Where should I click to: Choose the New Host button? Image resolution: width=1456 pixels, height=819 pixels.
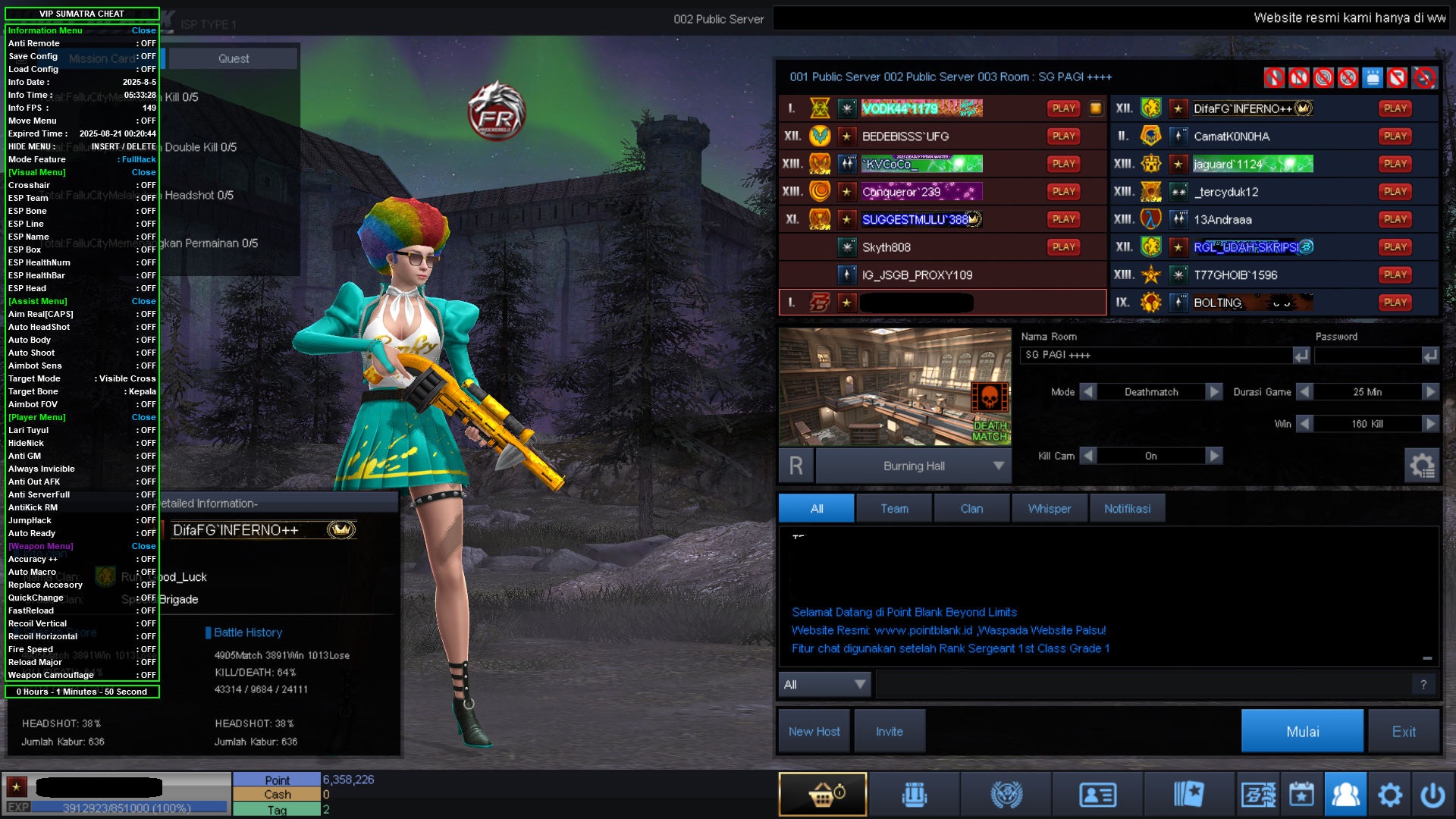point(814,731)
